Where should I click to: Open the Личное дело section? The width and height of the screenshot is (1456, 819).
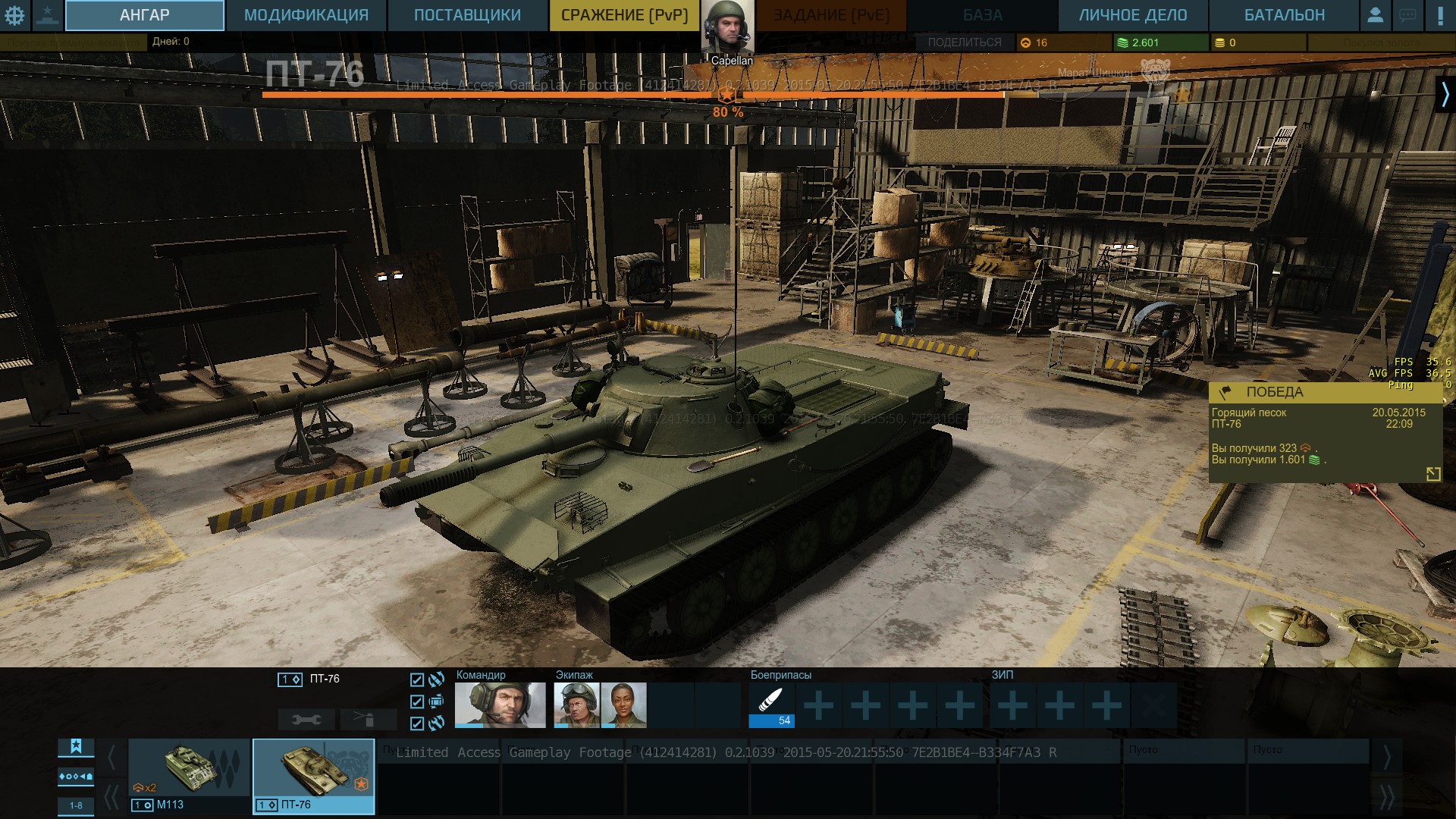click(x=1133, y=15)
